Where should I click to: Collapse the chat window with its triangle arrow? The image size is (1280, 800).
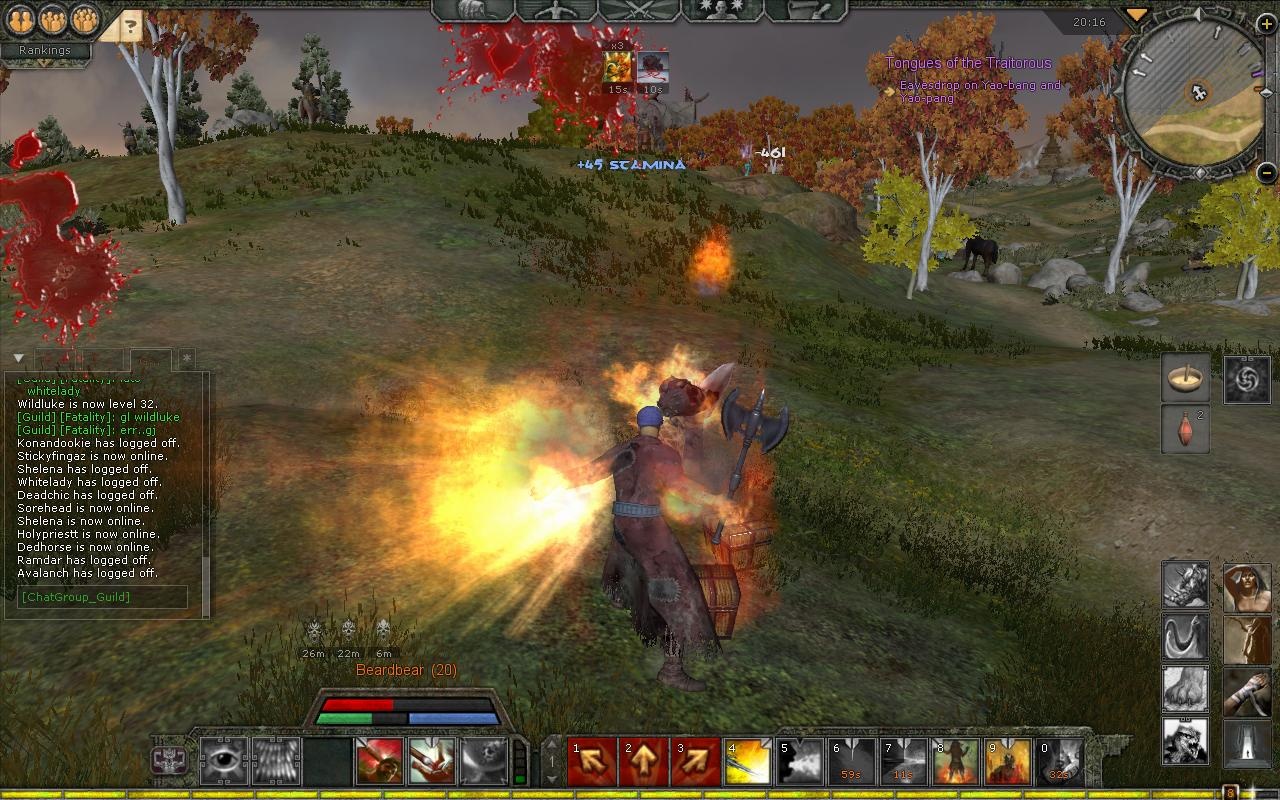coord(17,356)
